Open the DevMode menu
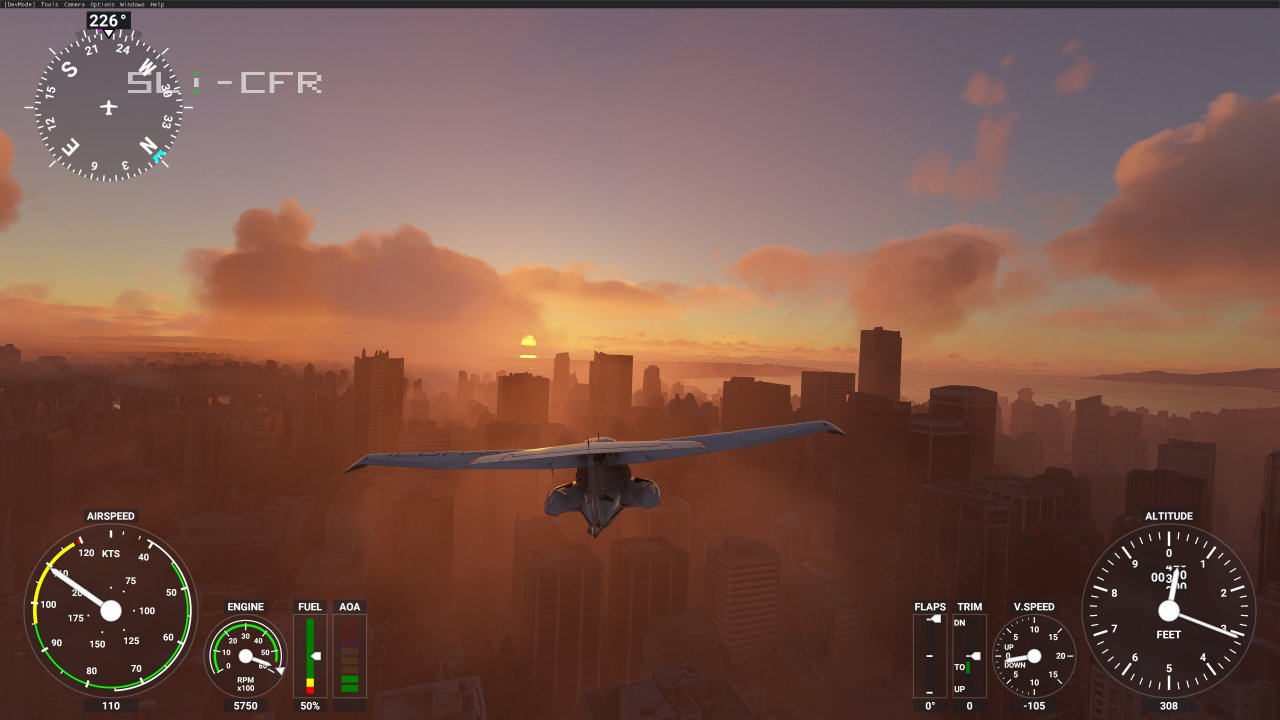1280x720 pixels. tap(19, 4)
